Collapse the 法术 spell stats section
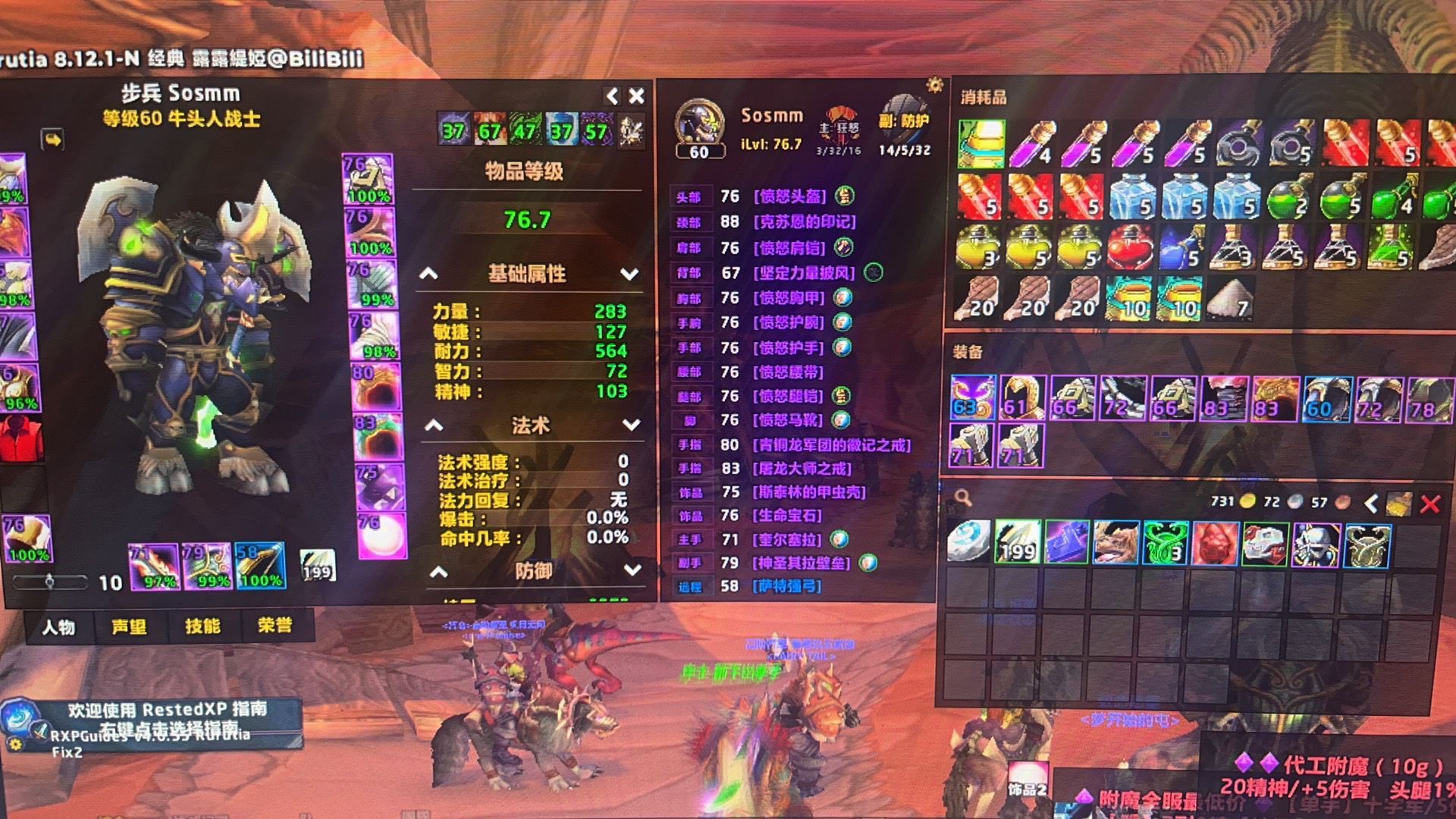This screenshot has height=819, width=1456. [x=434, y=425]
